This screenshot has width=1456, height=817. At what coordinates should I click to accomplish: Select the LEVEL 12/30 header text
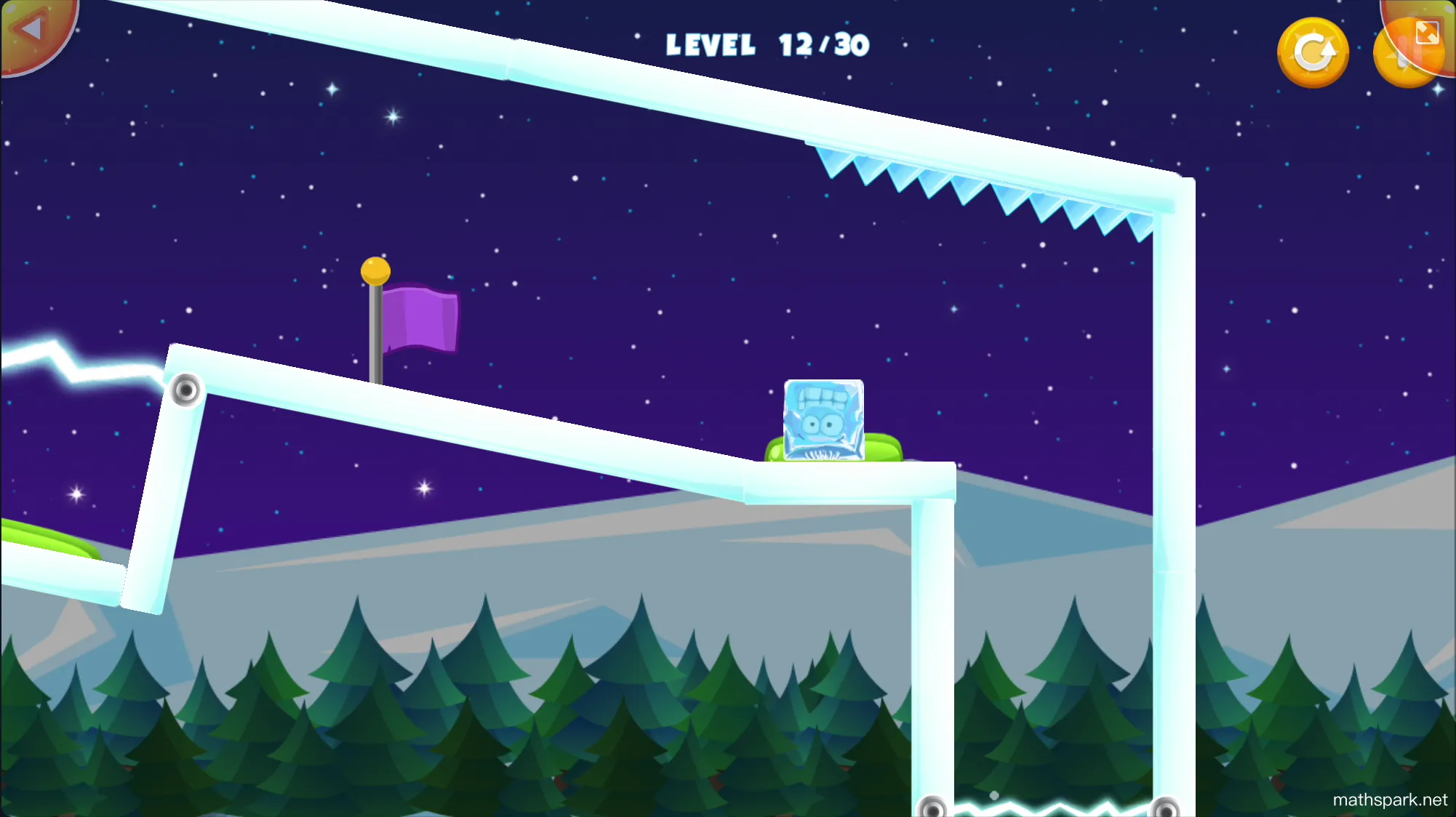767,45
